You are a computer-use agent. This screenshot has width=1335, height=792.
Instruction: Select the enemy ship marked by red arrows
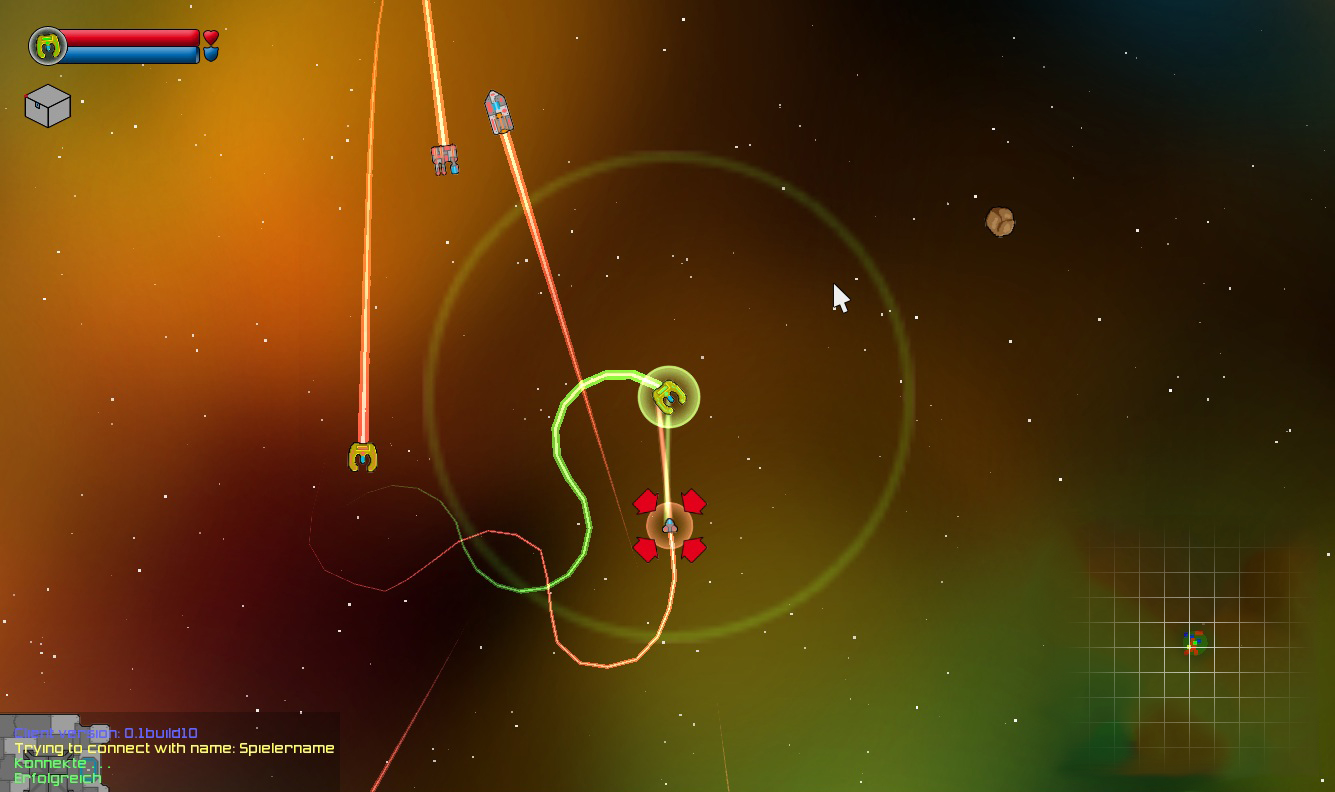tap(669, 525)
